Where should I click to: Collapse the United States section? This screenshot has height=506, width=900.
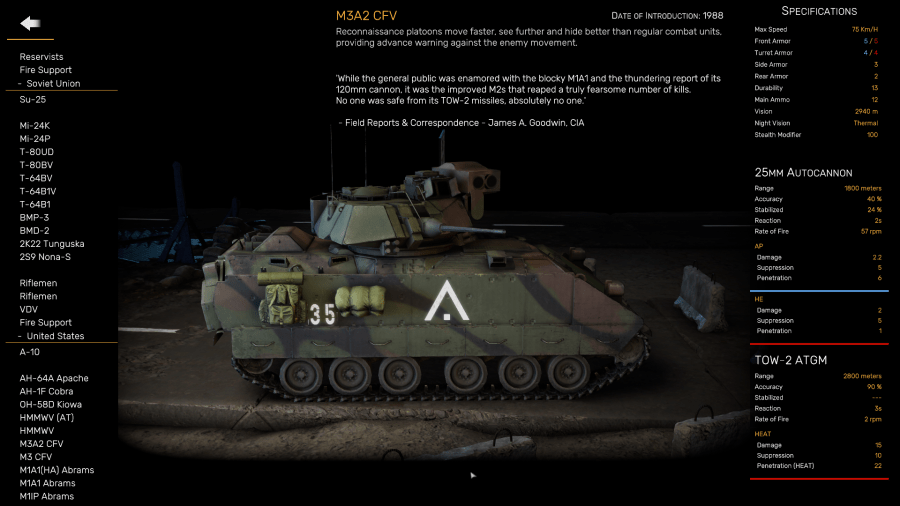click(x=54, y=336)
